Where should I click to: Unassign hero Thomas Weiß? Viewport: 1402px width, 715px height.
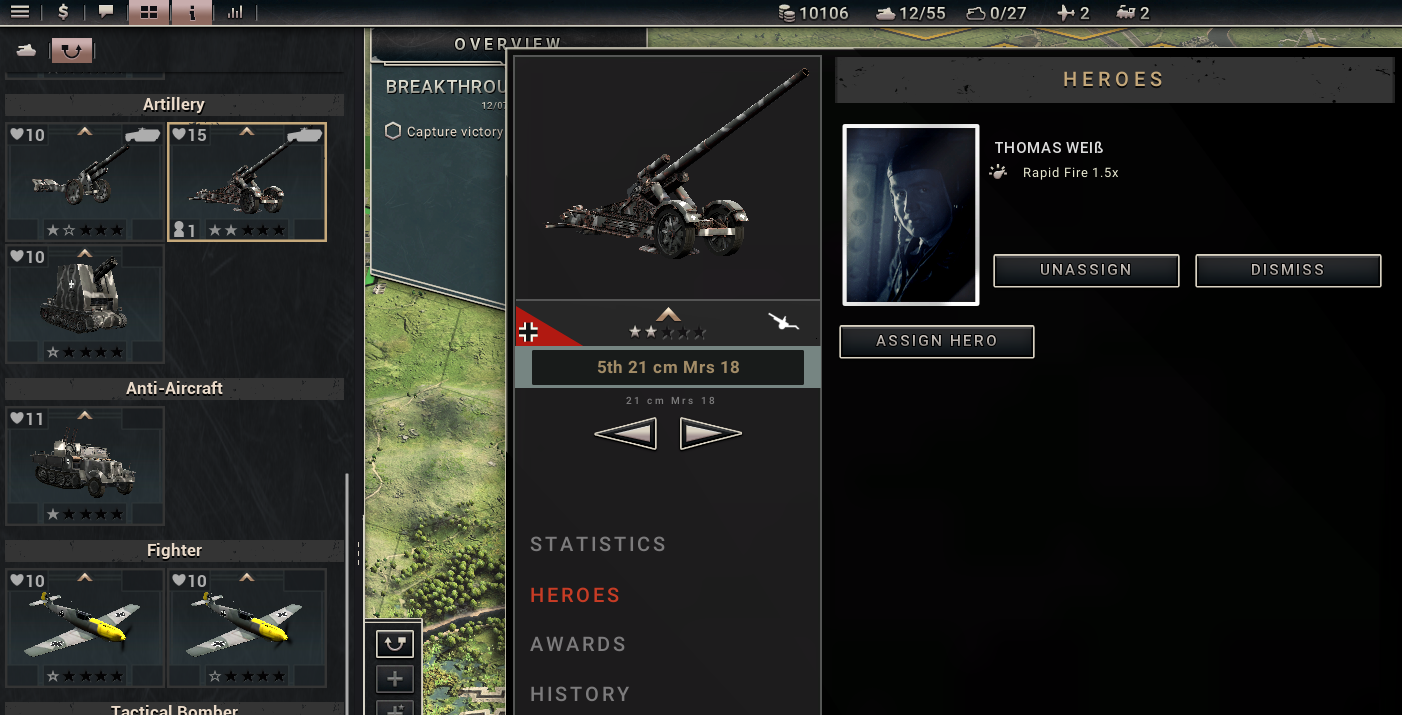click(x=1086, y=270)
